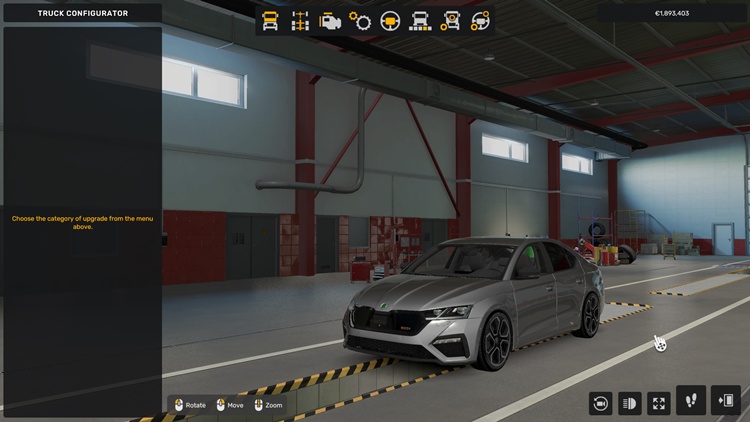This screenshot has width=750, height=422.
Task: Toggle the vehicle headlights
Action: (x=630, y=403)
